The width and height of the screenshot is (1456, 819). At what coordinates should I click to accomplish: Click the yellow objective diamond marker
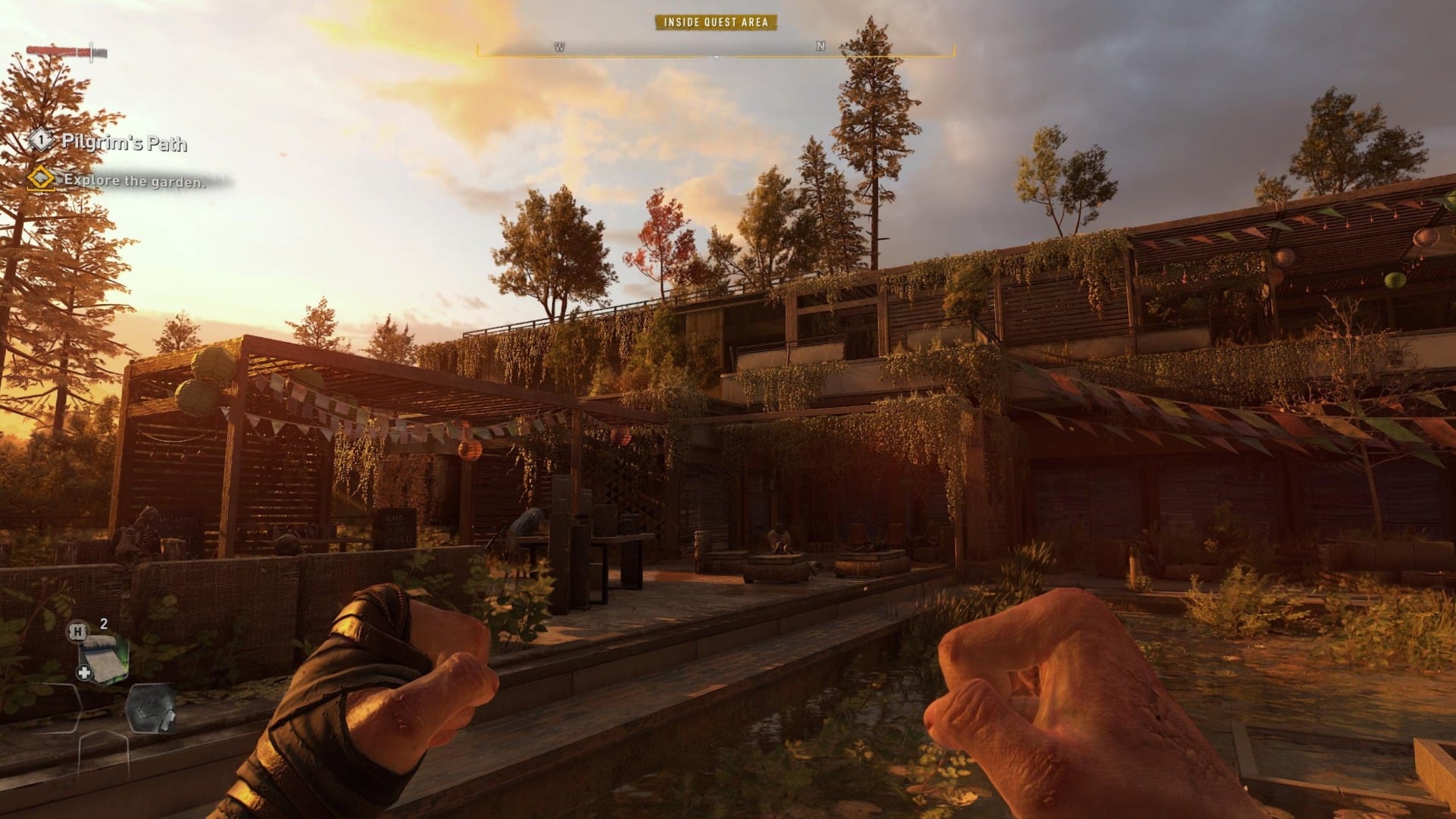pyautogui.click(x=41, y=180)
